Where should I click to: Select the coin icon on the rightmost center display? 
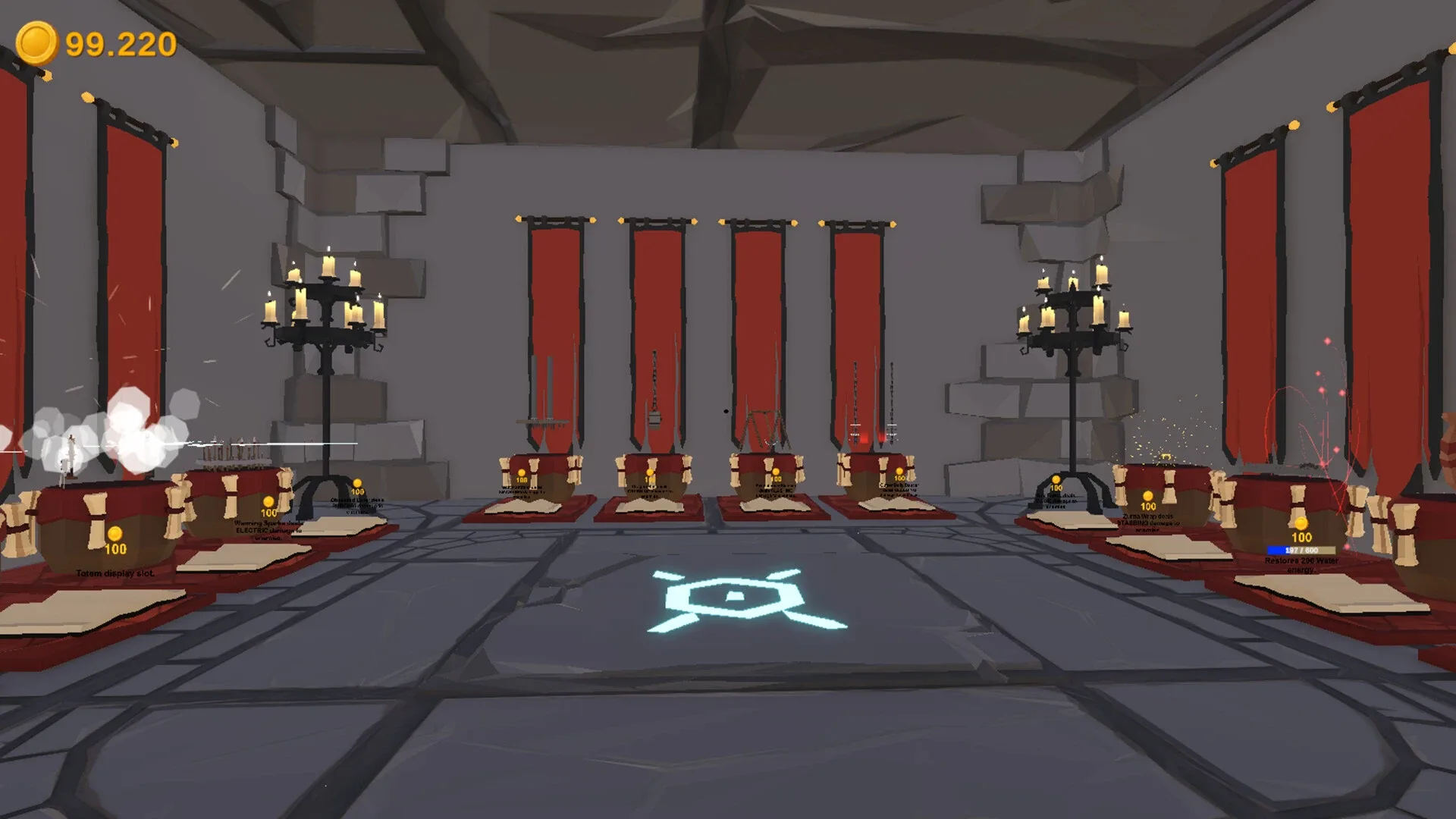(899, 472)
